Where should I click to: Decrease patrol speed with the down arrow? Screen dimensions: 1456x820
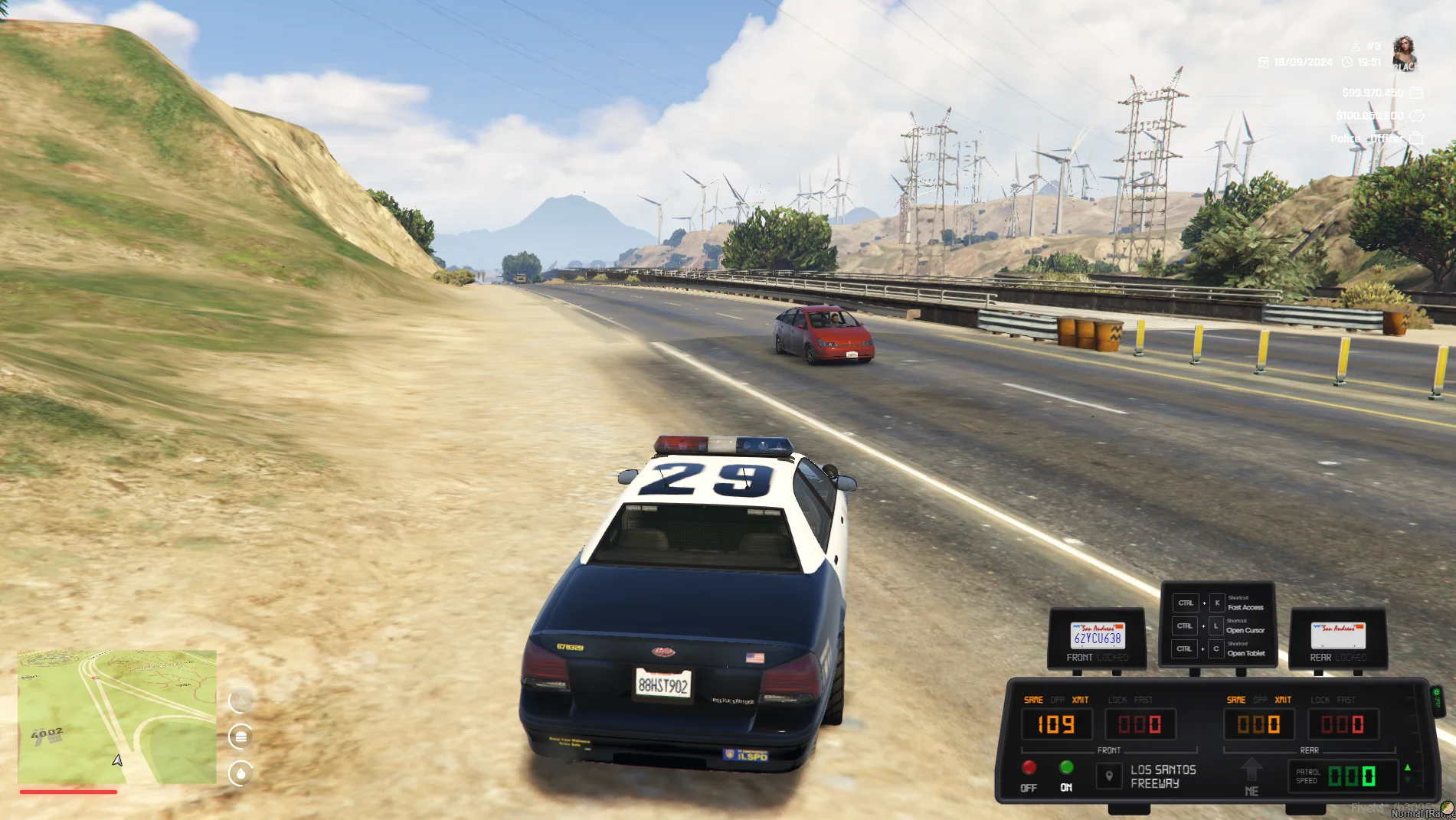tap(1408, 781)
